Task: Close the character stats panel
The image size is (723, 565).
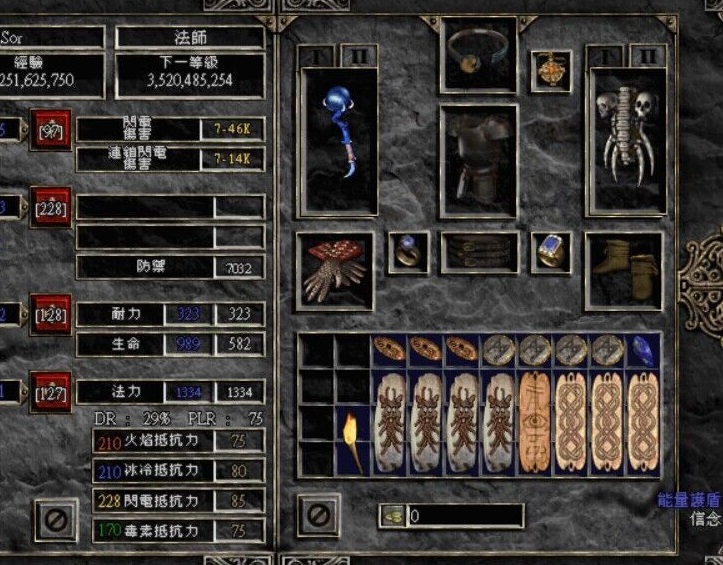Action: [55, 518]
